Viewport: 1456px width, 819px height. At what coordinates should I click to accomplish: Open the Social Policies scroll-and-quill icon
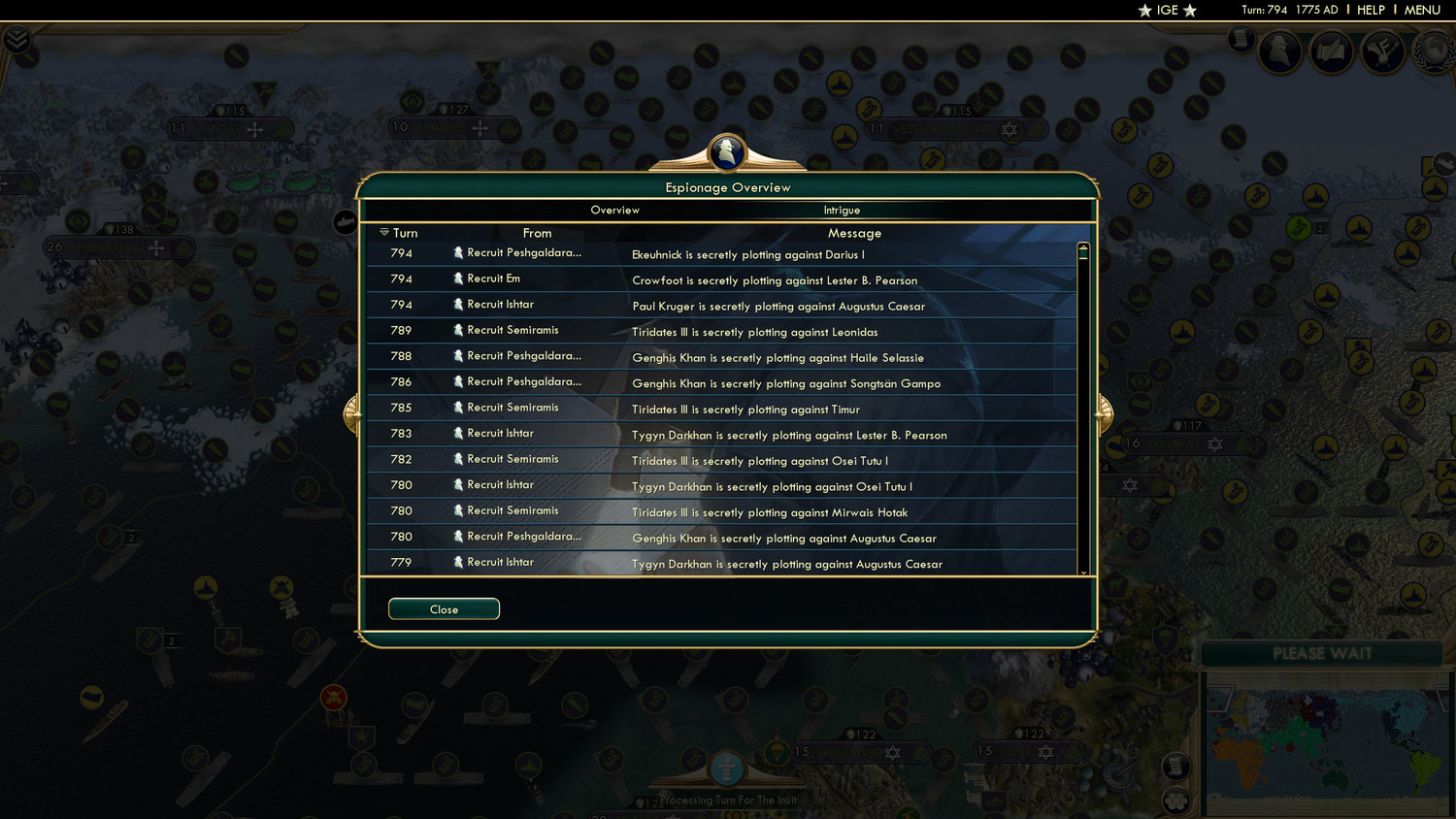tap(1331, 51)
